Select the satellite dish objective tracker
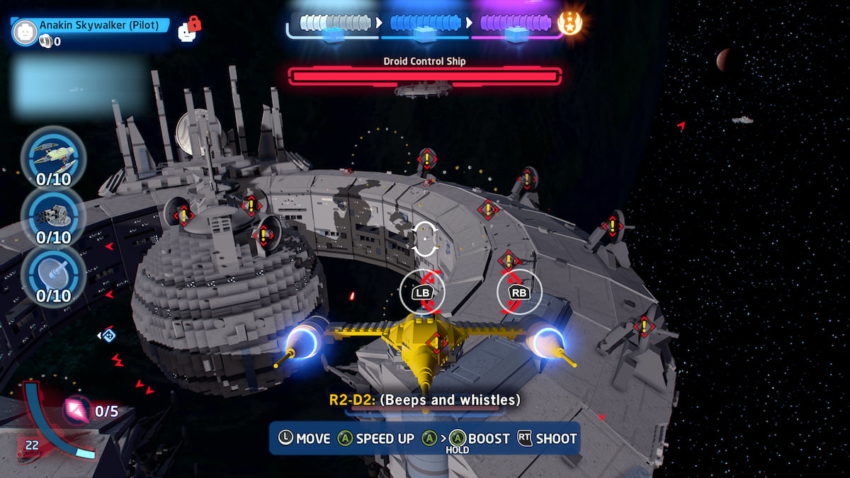Viewport: 850px width, 478px height. point(53,272)
